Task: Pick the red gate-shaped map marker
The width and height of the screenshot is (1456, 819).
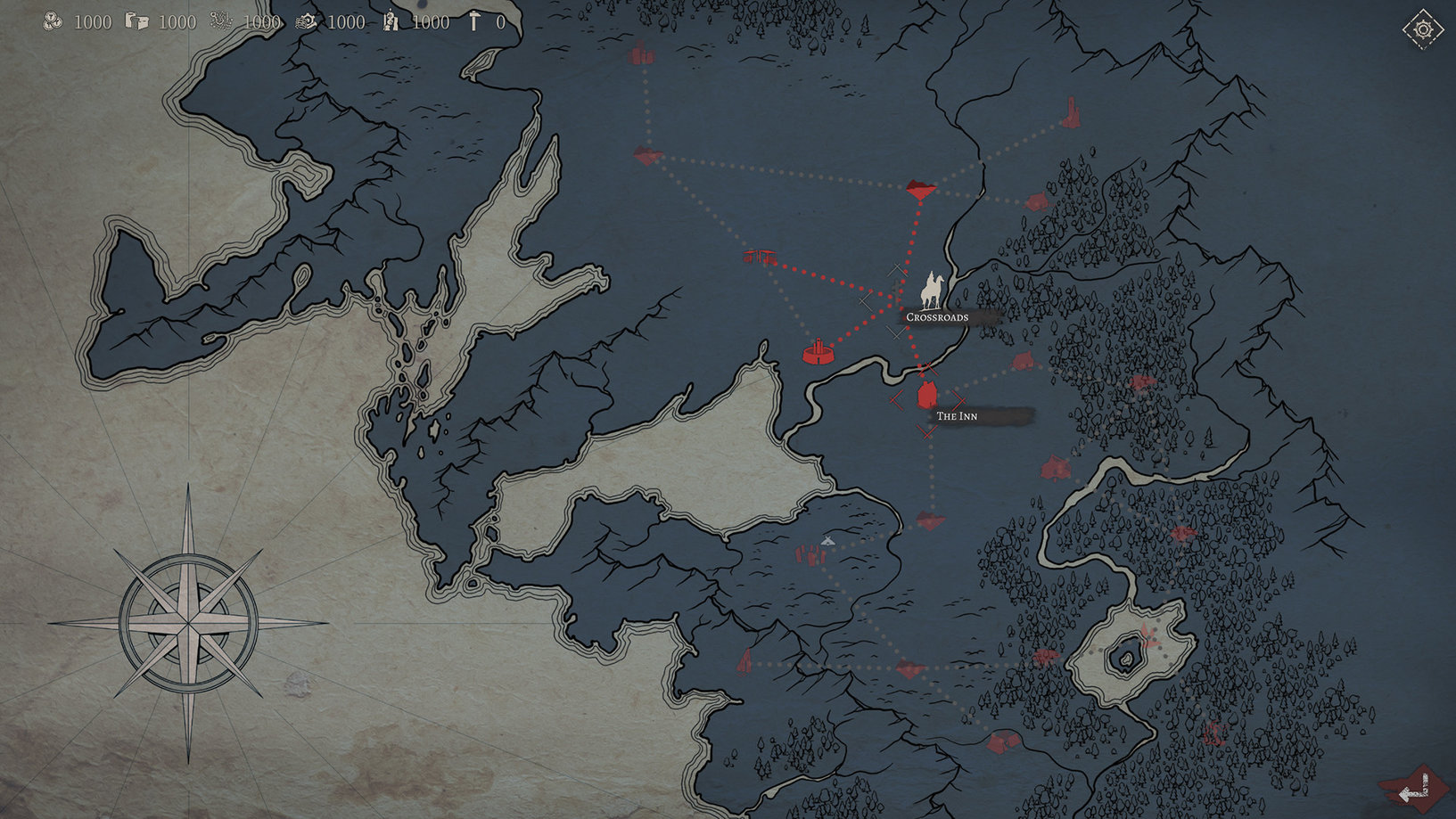Action: coord(761,257)
